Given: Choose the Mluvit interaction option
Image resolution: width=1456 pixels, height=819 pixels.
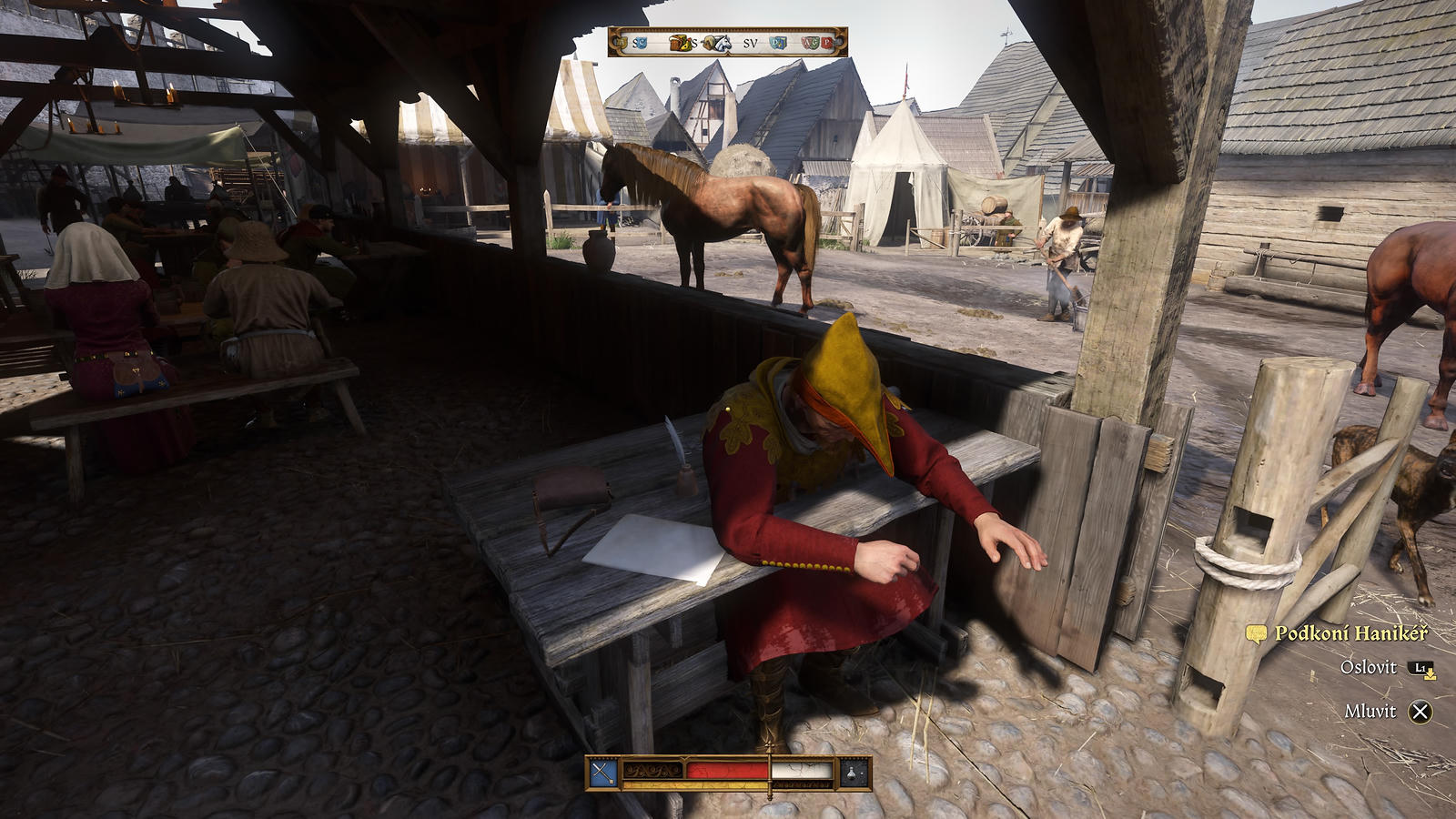Looking at the screenshot, I should (1370, 712).
